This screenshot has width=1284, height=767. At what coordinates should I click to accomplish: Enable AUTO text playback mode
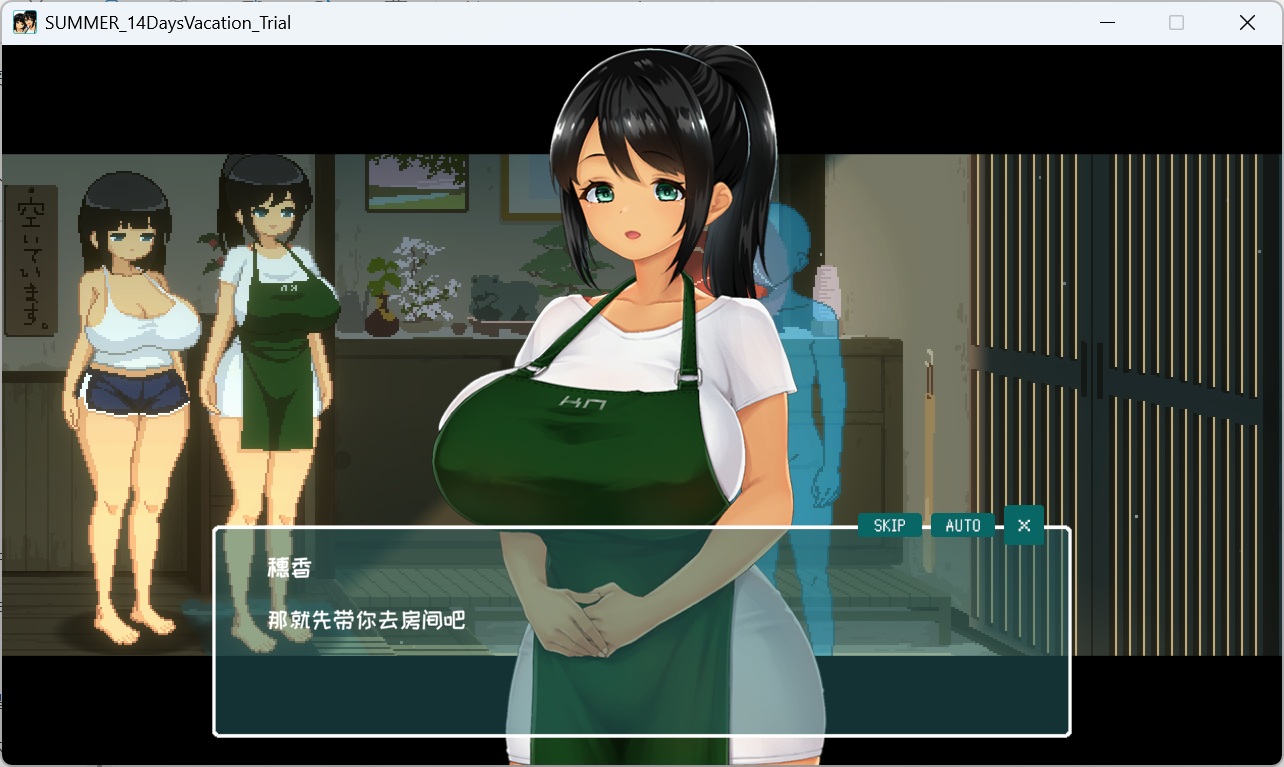(962, 524)
